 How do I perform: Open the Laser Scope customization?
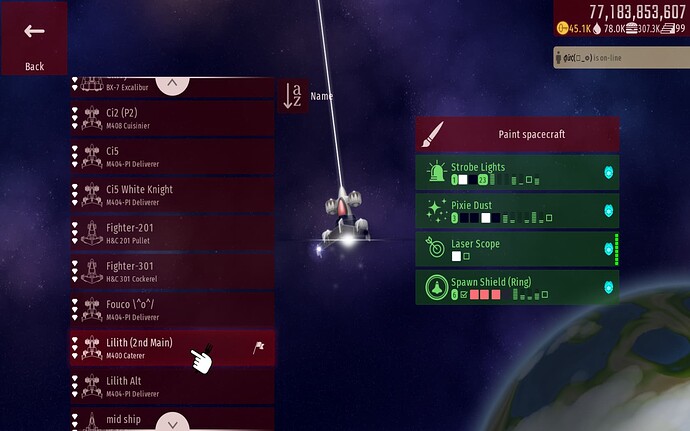[x=517, y=249]
